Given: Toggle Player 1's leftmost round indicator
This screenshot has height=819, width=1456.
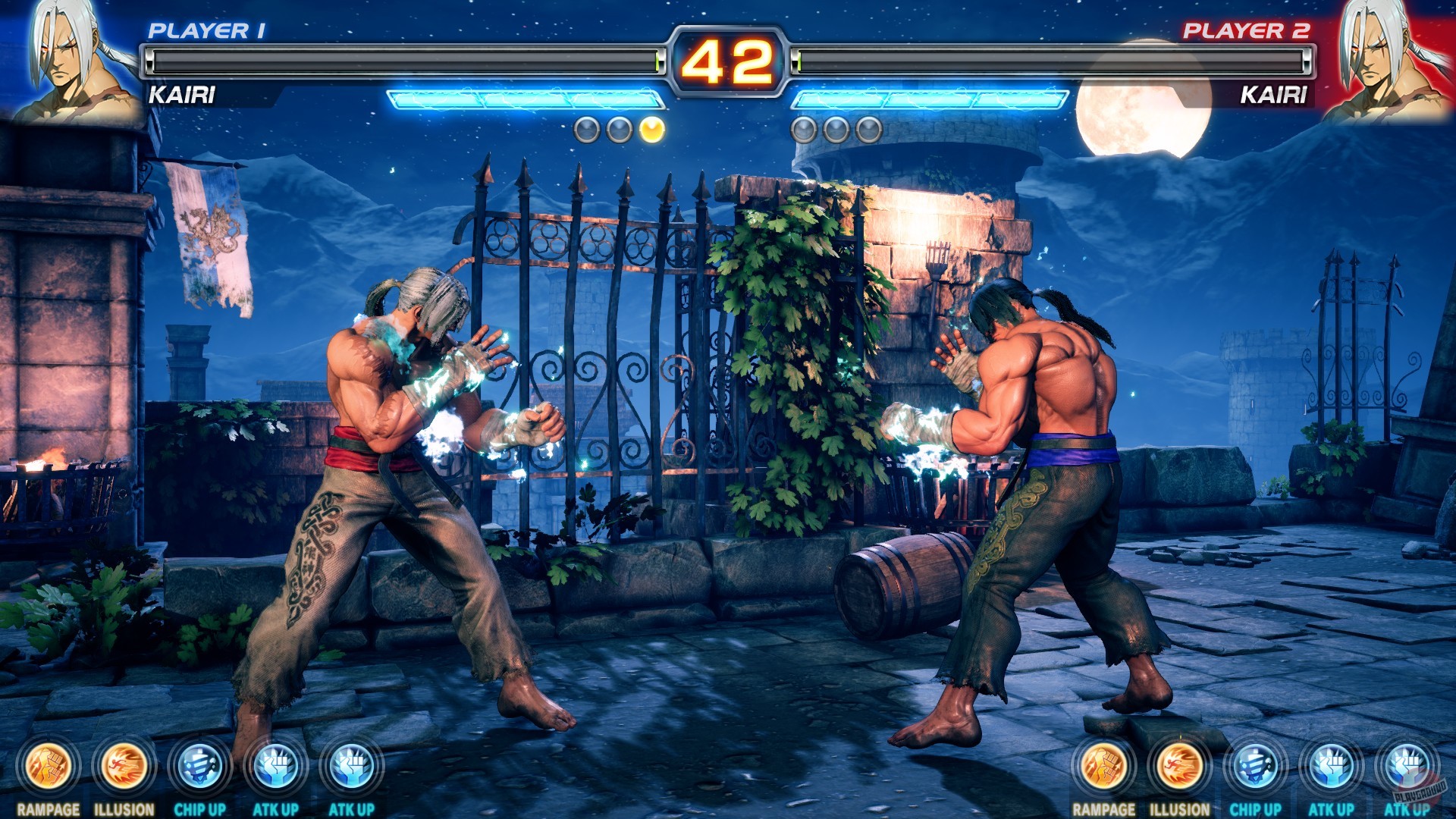Looking at the screenshot, I should click(x=585, y=130).
